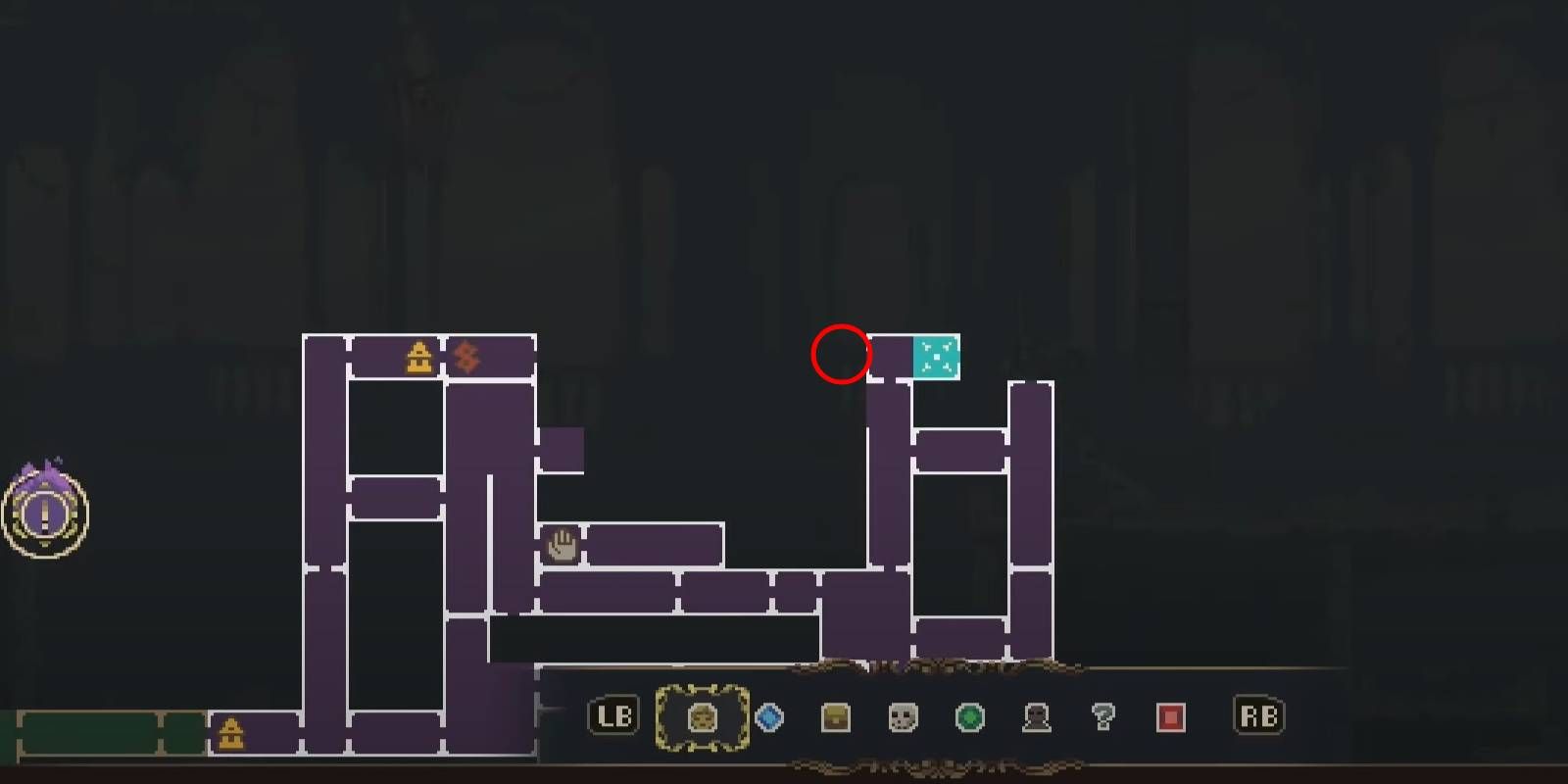Image resolution: width=1568 pixels, height=784 pixels.
Task: Click the hooded figure marker icon
Action: (x=1036, y=718)
